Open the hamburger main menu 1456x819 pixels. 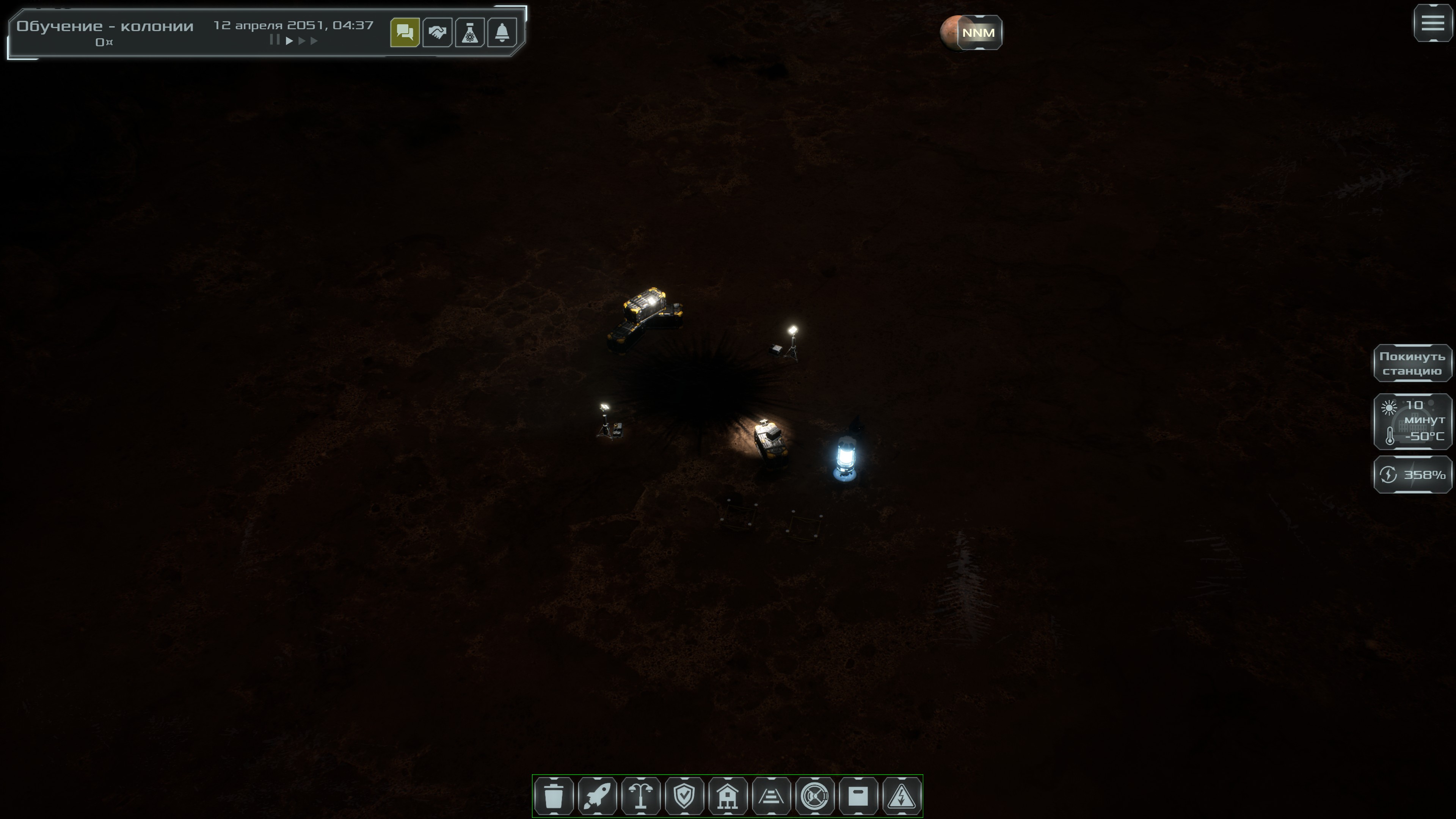pos(1433,23)
